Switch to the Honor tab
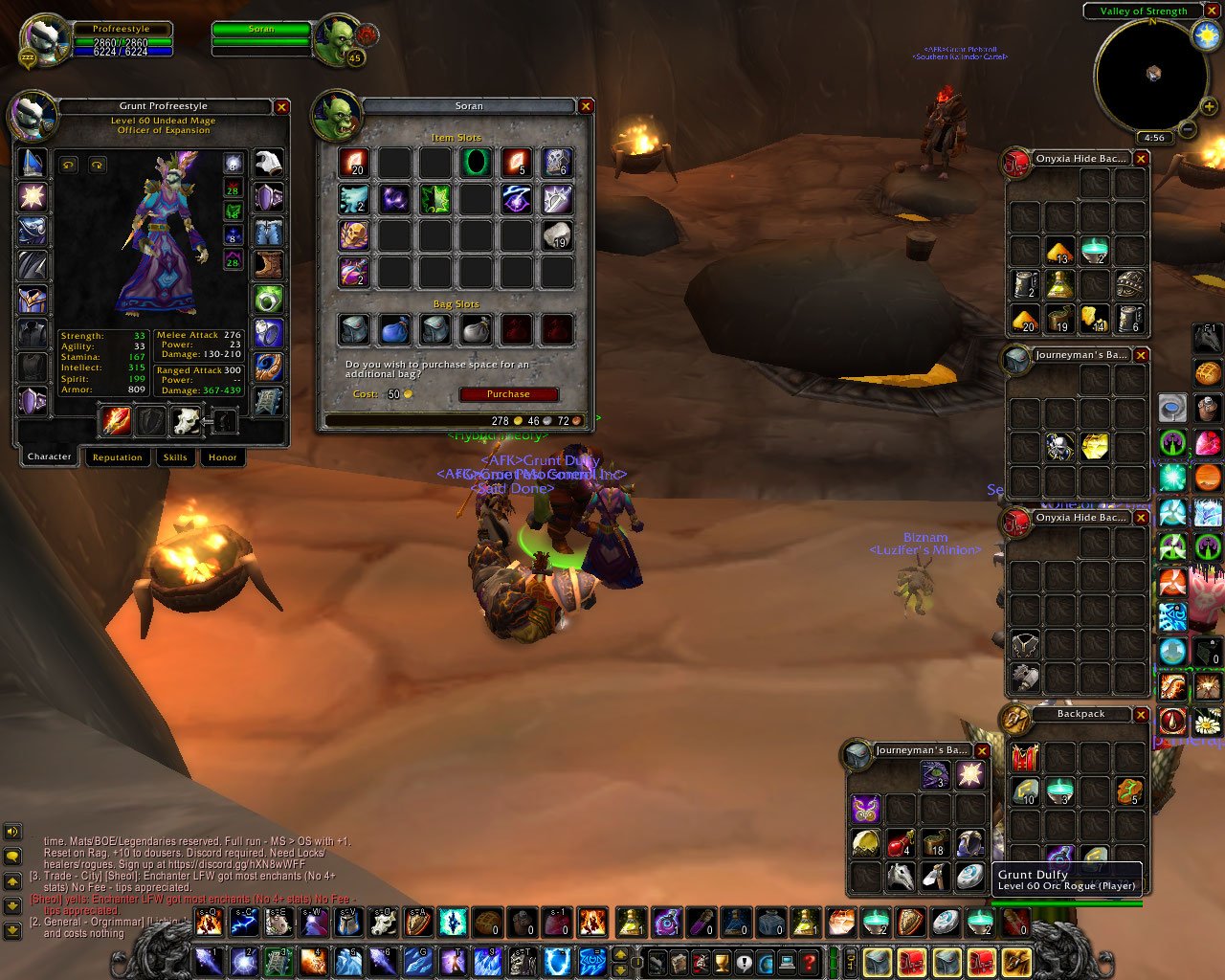This screenshot has height=980, width=1225. click(x=222, y=457)
